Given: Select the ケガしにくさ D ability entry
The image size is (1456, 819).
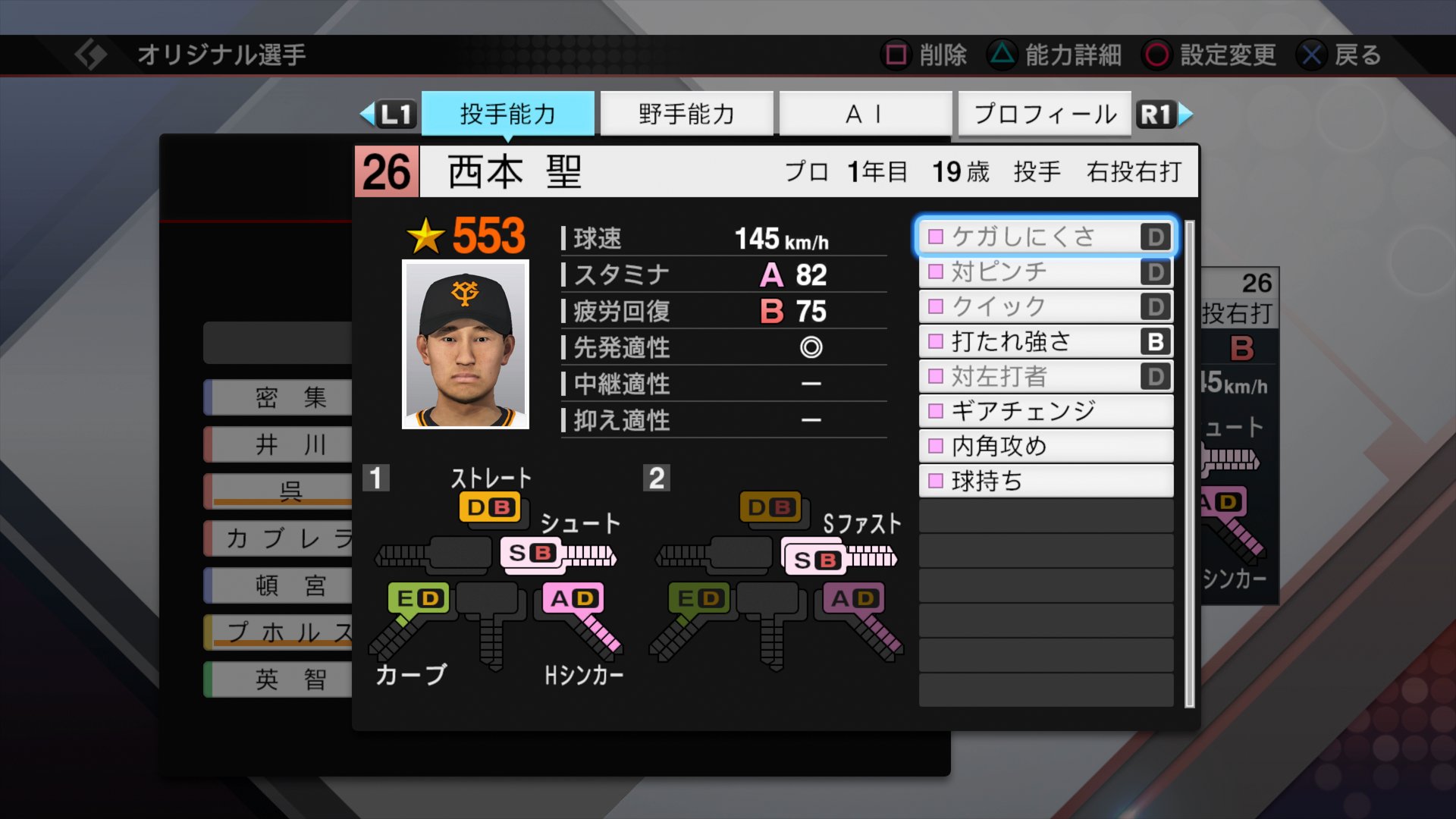Looking at the screenshot, I should point(1045,236).
